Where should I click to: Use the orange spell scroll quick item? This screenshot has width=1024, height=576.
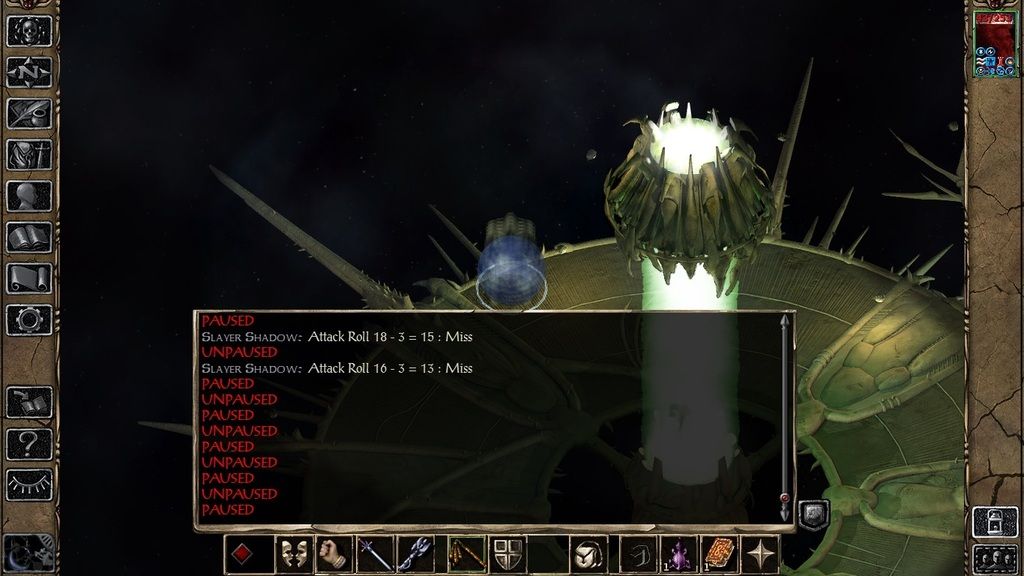[720, 554]
